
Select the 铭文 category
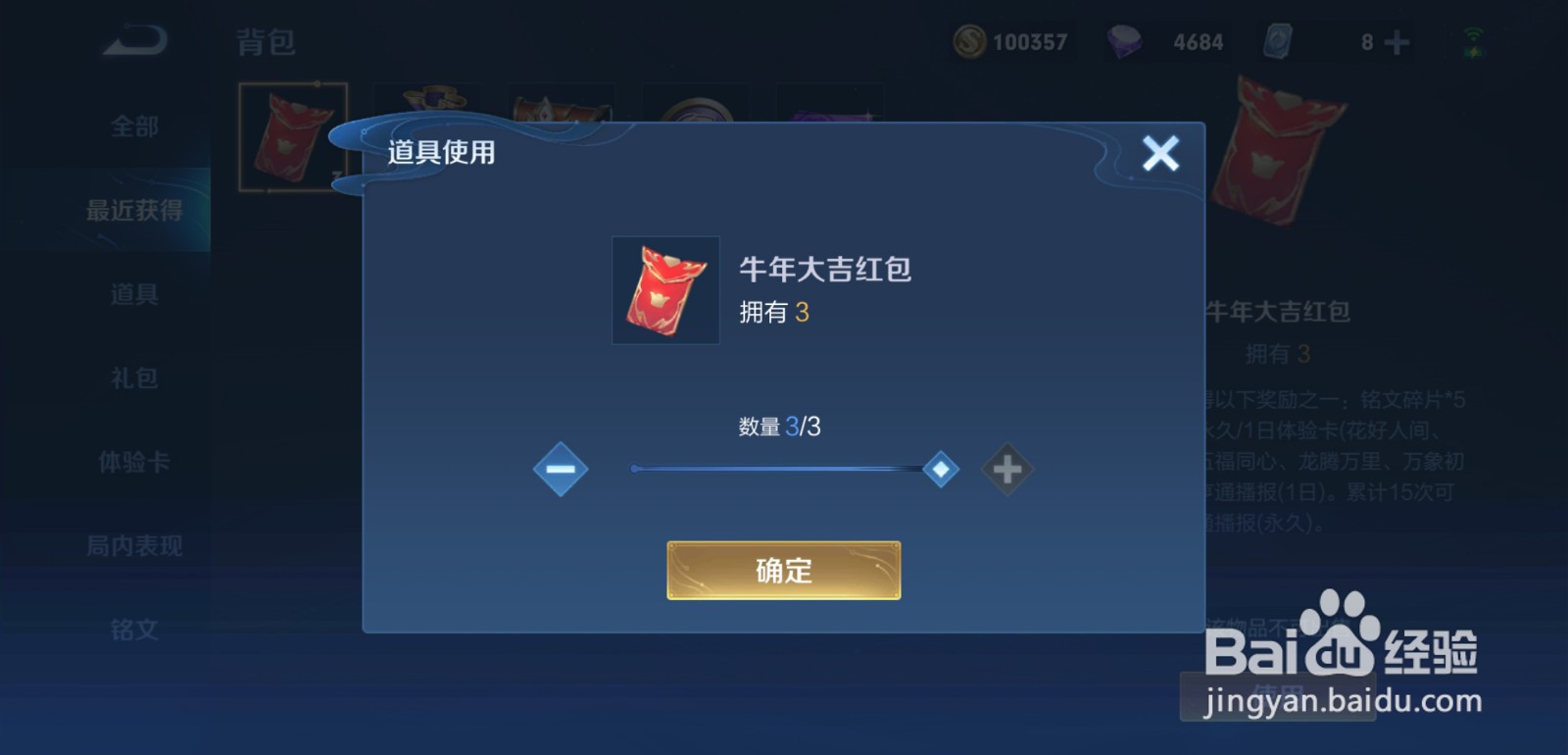tap(132, 630)
